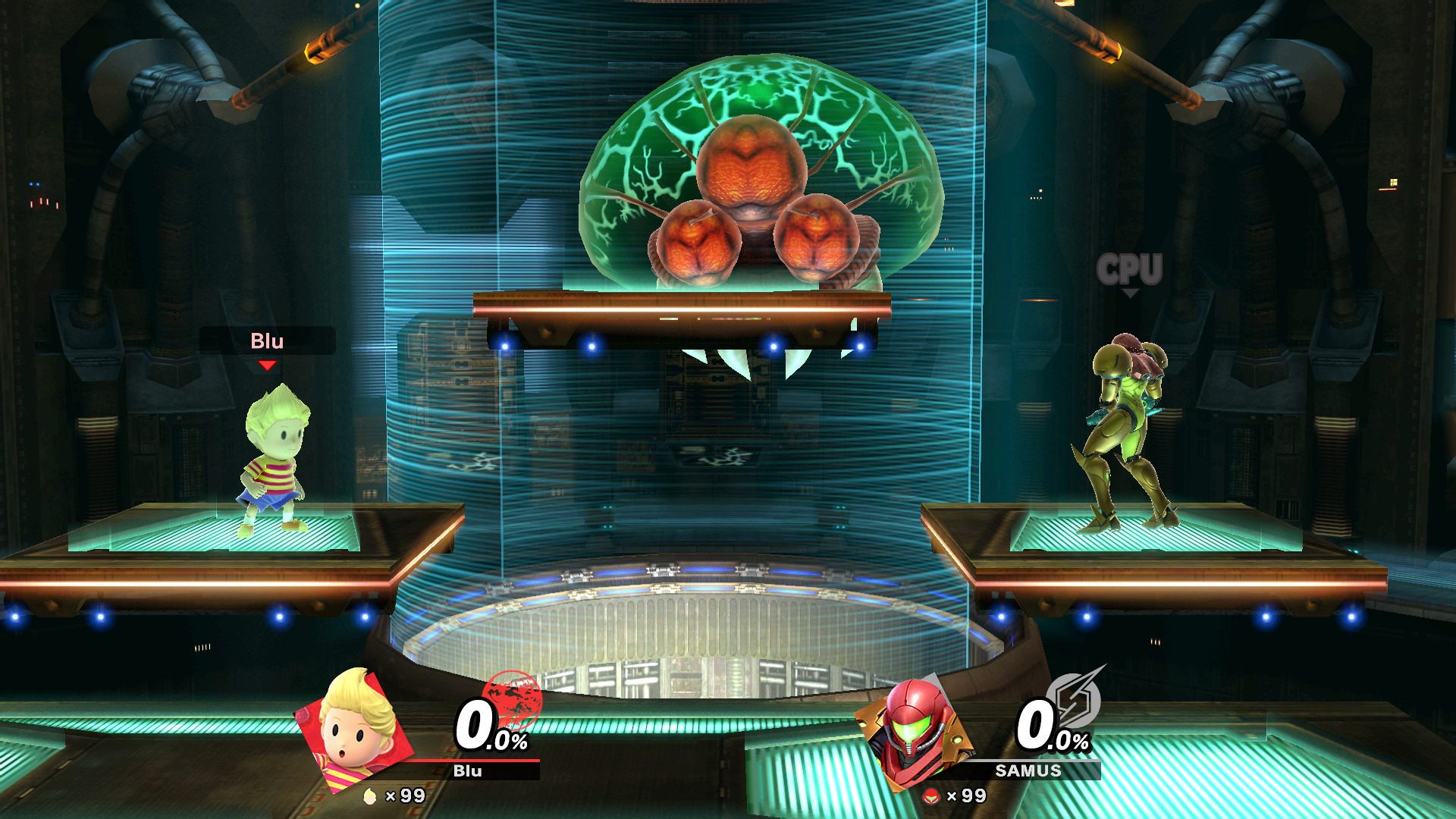This screenshot has width=1456, height=819.
Task: Toggle Blu's name tag above Lucas
Action: pos(268,341)
